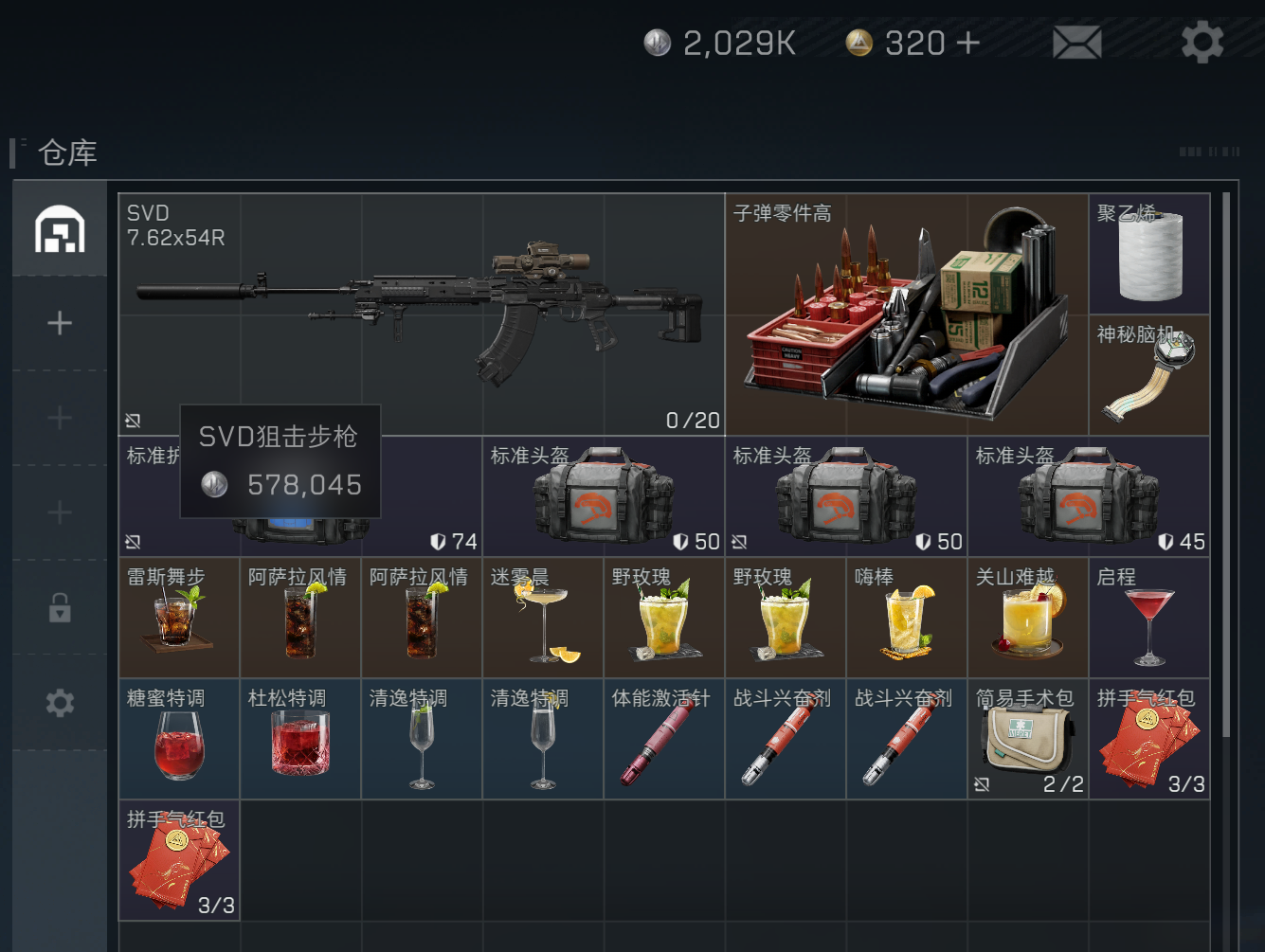The width and height of the screenshot is (1265, 952).
Task: Select the bullet parts crate item
Action: (x=906, y=314)
